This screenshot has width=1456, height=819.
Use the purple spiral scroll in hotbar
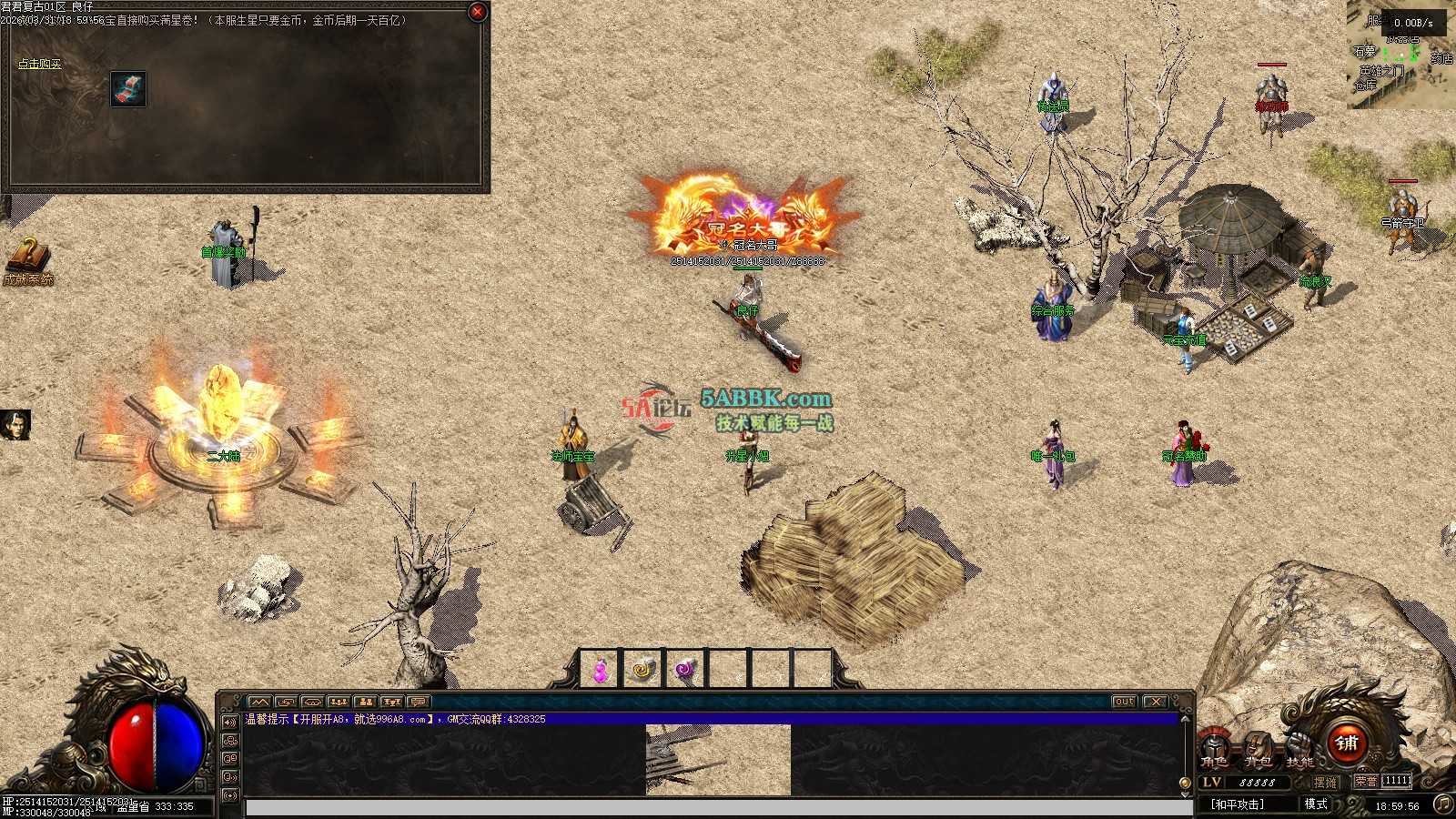pos(685,671)
